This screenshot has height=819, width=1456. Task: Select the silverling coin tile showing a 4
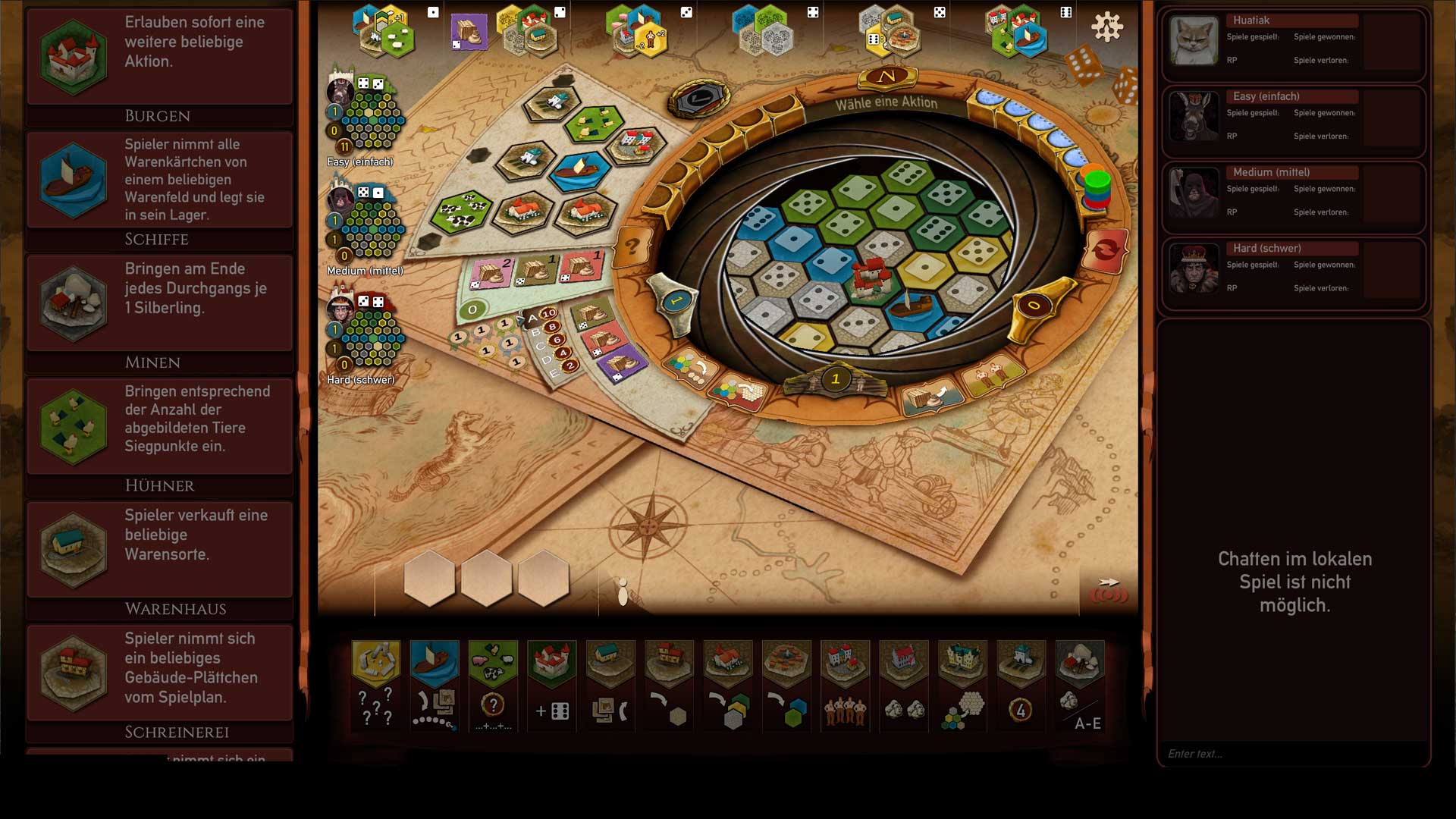(1021, 682)
